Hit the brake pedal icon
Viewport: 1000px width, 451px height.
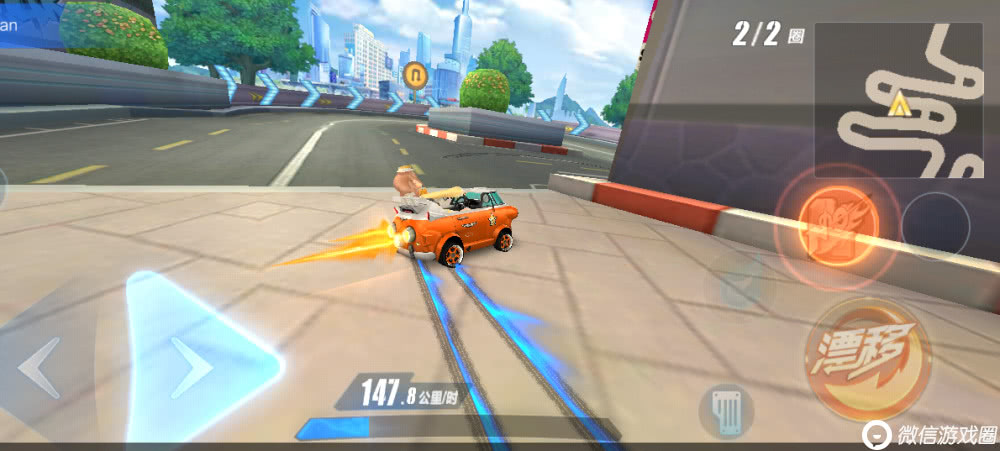[x=726, y=410]
